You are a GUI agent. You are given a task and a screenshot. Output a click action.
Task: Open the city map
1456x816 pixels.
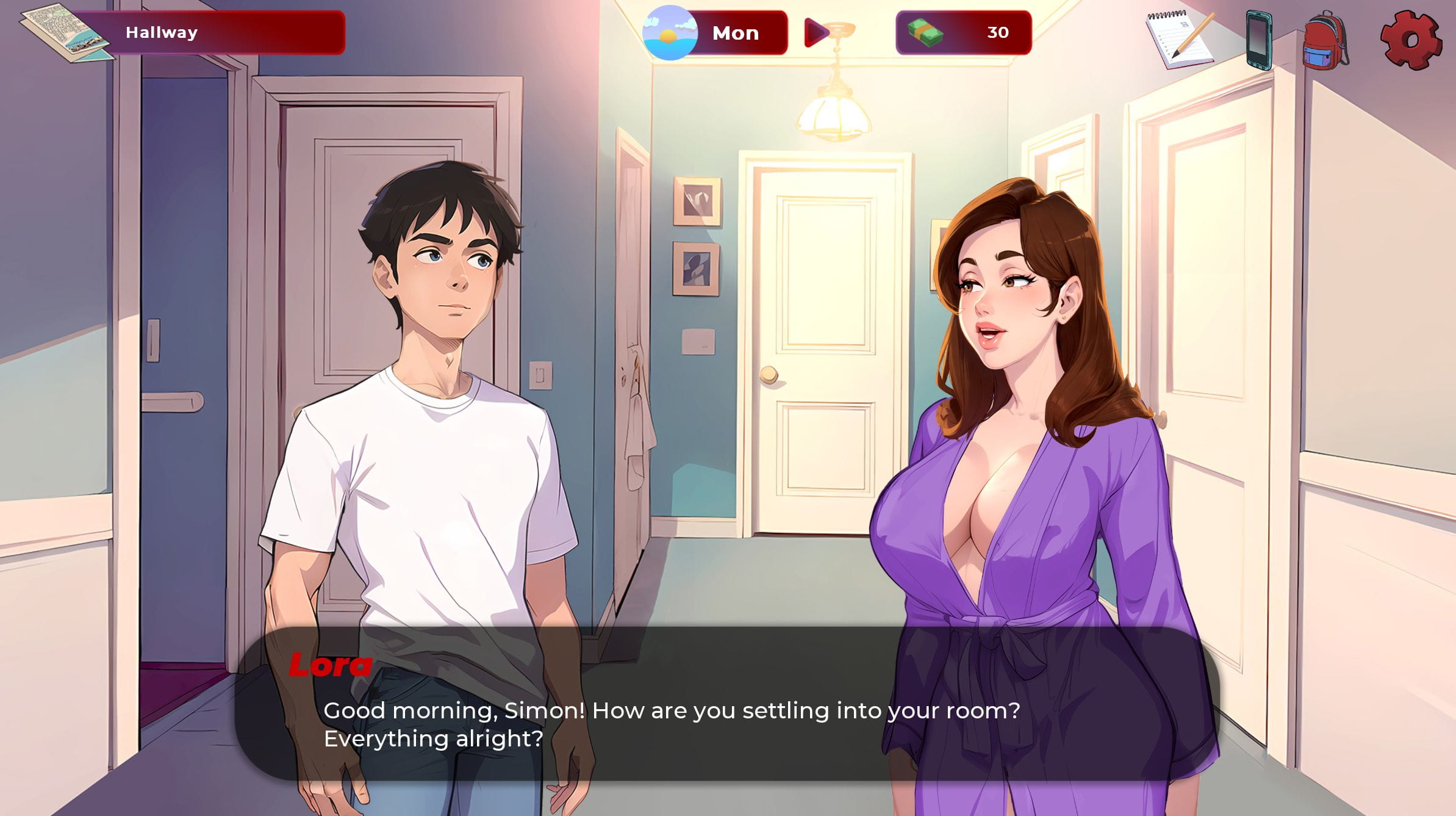[x=55, y=31]
